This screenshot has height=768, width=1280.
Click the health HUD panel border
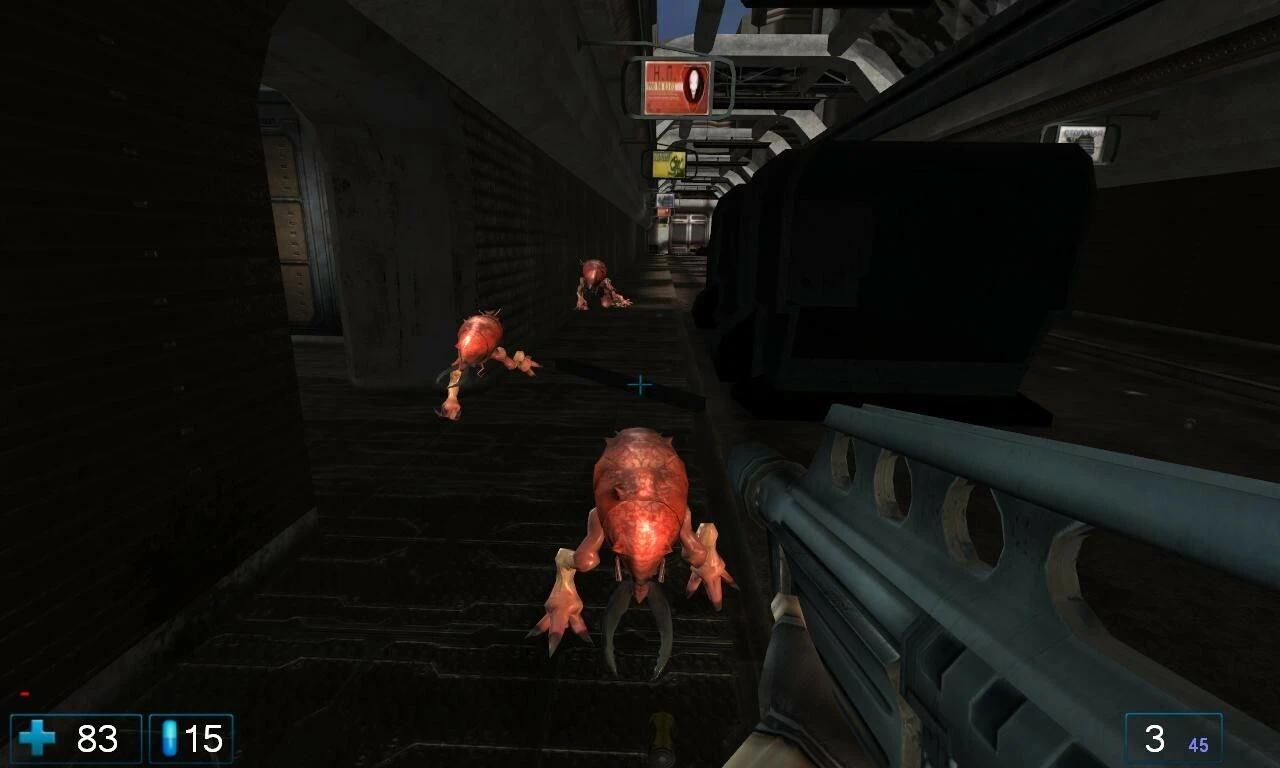pyautogui.click(x=10, y=718)
